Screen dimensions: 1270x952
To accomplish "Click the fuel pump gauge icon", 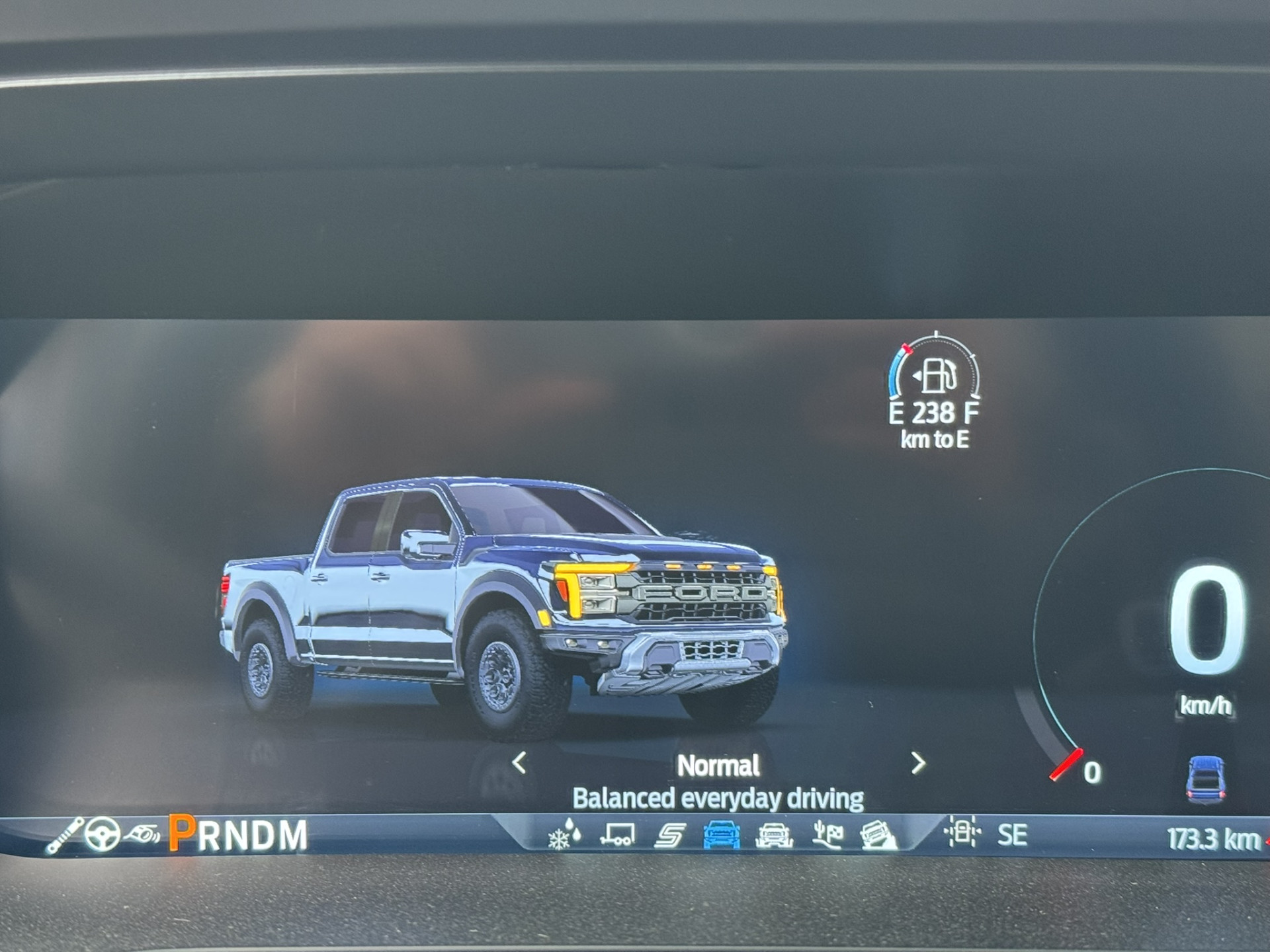I will (936, 376).
